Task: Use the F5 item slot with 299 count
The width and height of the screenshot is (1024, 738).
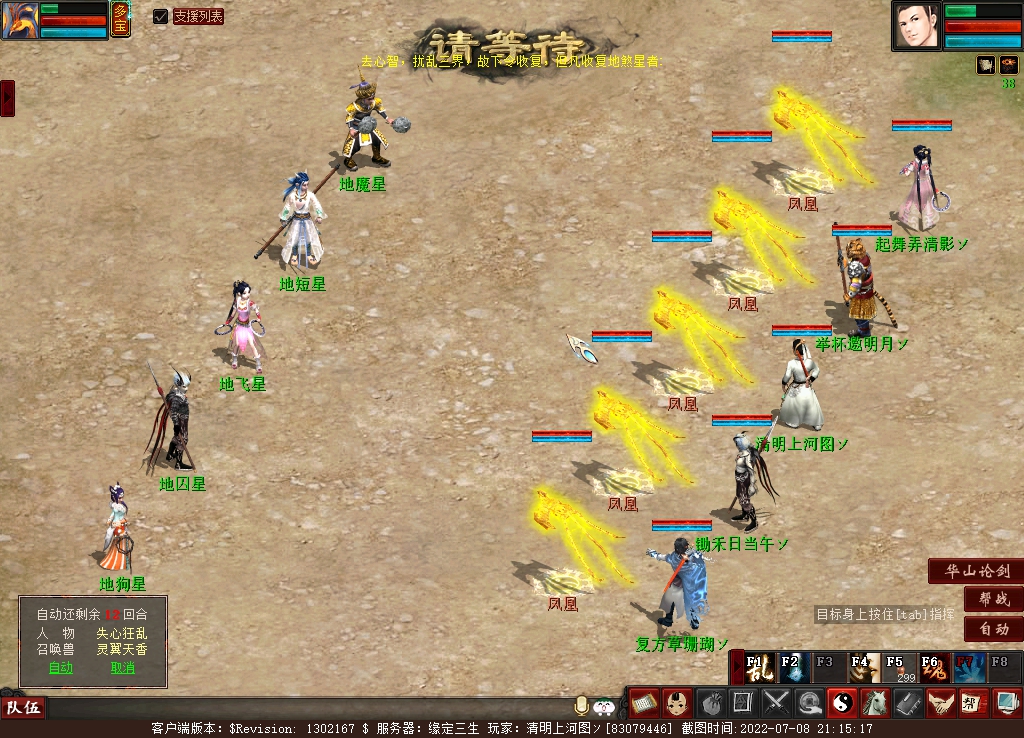Action: pos(899,667)
